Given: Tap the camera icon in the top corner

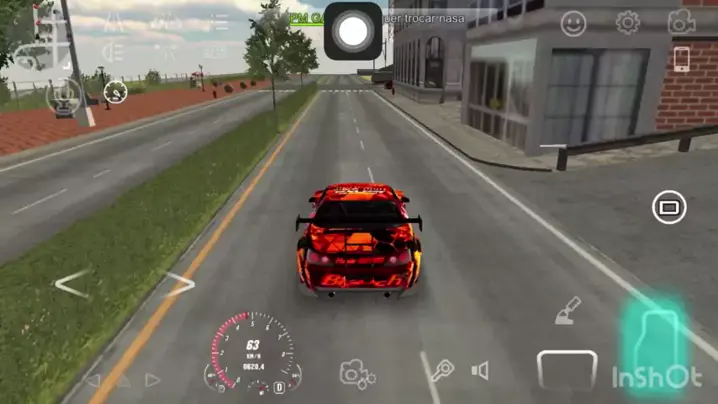Looking at the screenshot, I should [682, 21].
